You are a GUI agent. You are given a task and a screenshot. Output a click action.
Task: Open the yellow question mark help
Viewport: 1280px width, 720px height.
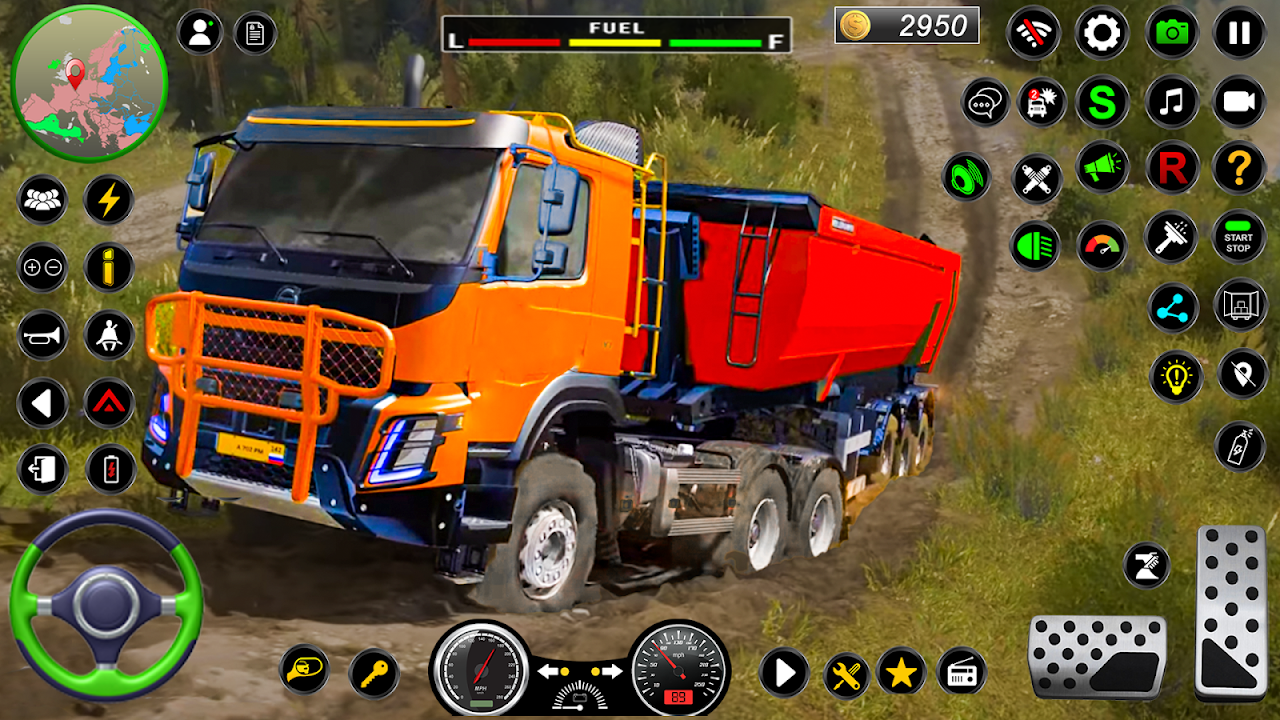[1239, 167]
